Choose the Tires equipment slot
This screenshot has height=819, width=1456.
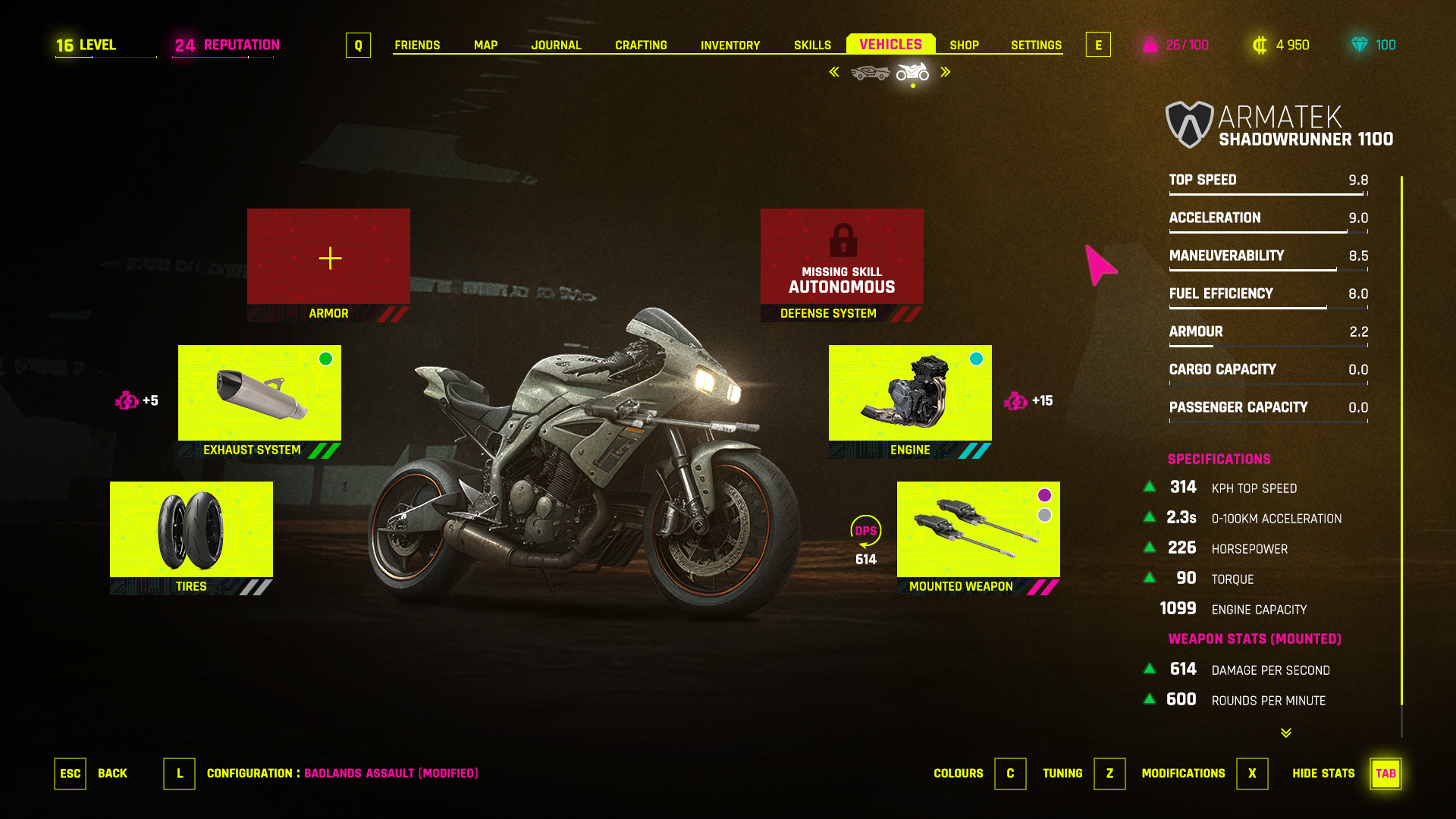point(191,530)
